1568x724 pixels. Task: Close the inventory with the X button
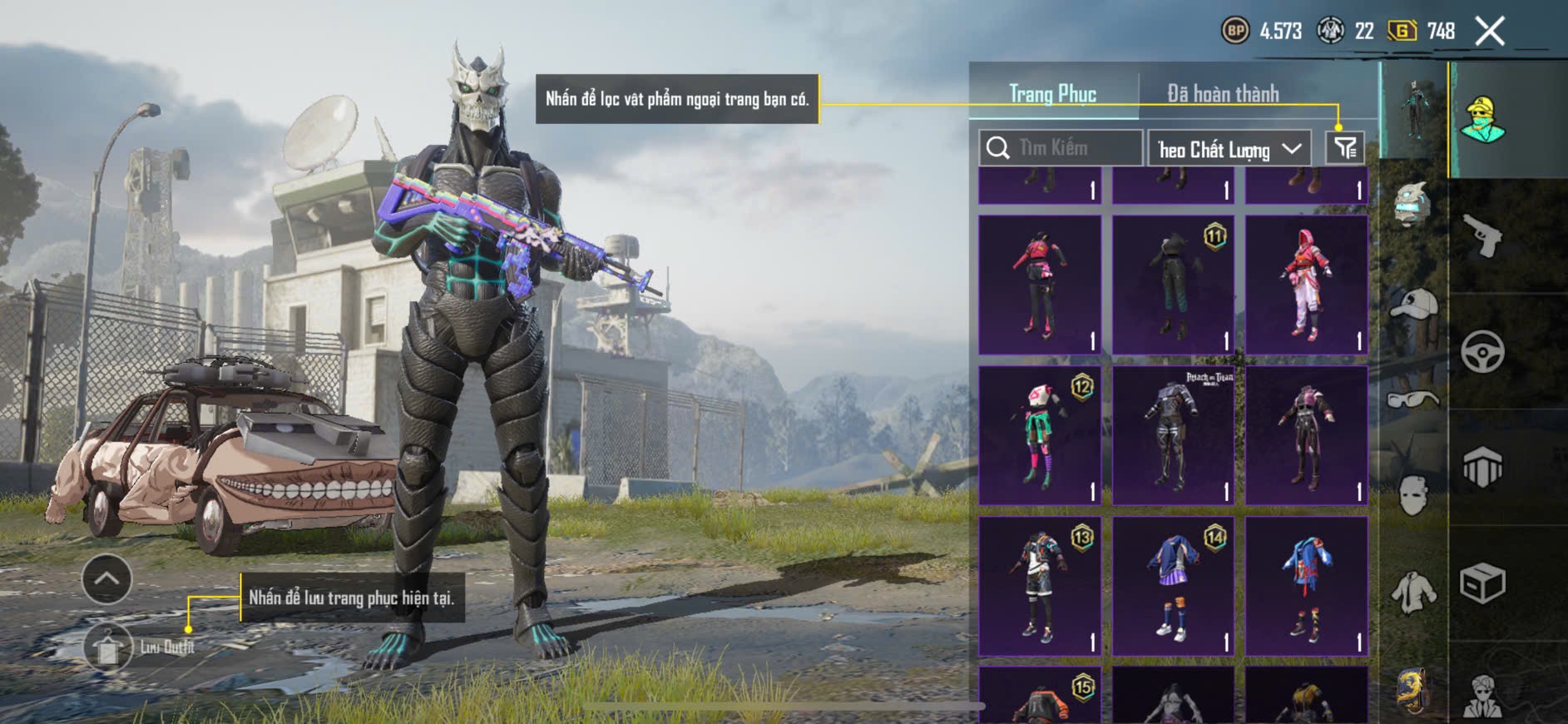(1490, 32)
